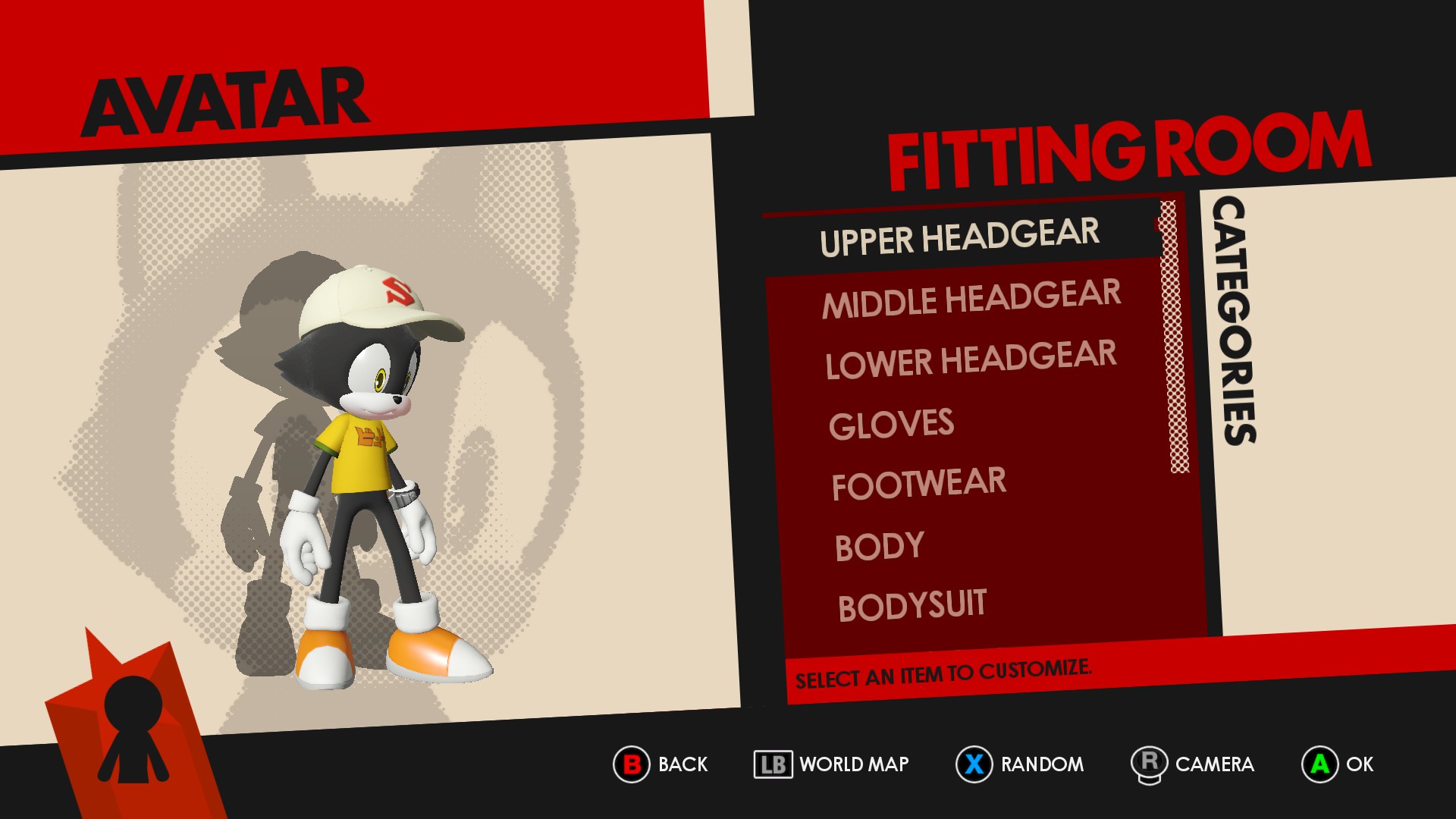Choose Lower Headgear from the list
Viewport: 1456px width, 819px height.
click(971, 359)
